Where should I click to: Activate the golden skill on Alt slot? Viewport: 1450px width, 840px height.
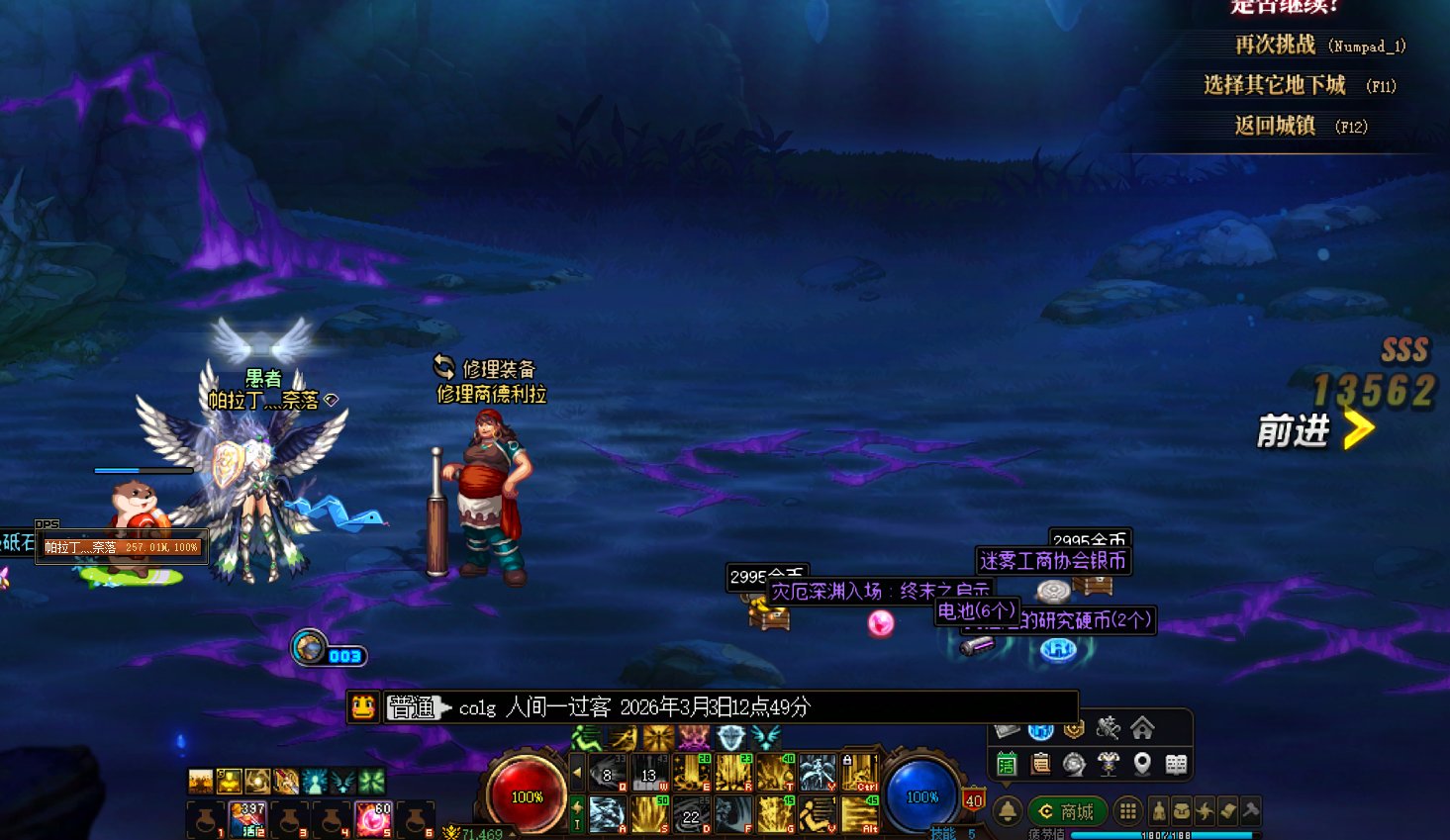859,814
